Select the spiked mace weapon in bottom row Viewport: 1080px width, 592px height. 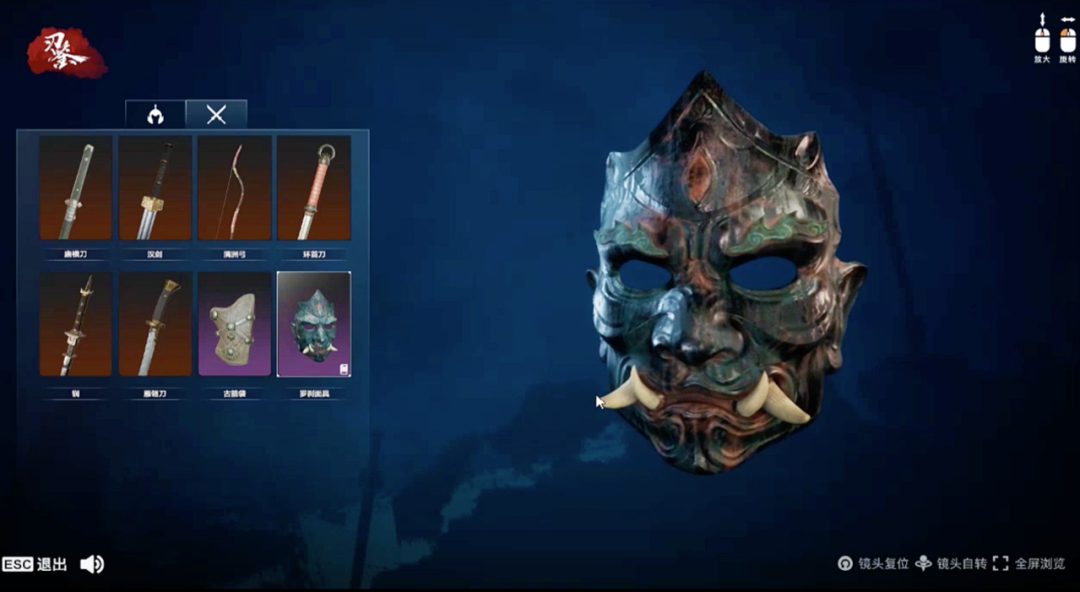tap(75, 324)
